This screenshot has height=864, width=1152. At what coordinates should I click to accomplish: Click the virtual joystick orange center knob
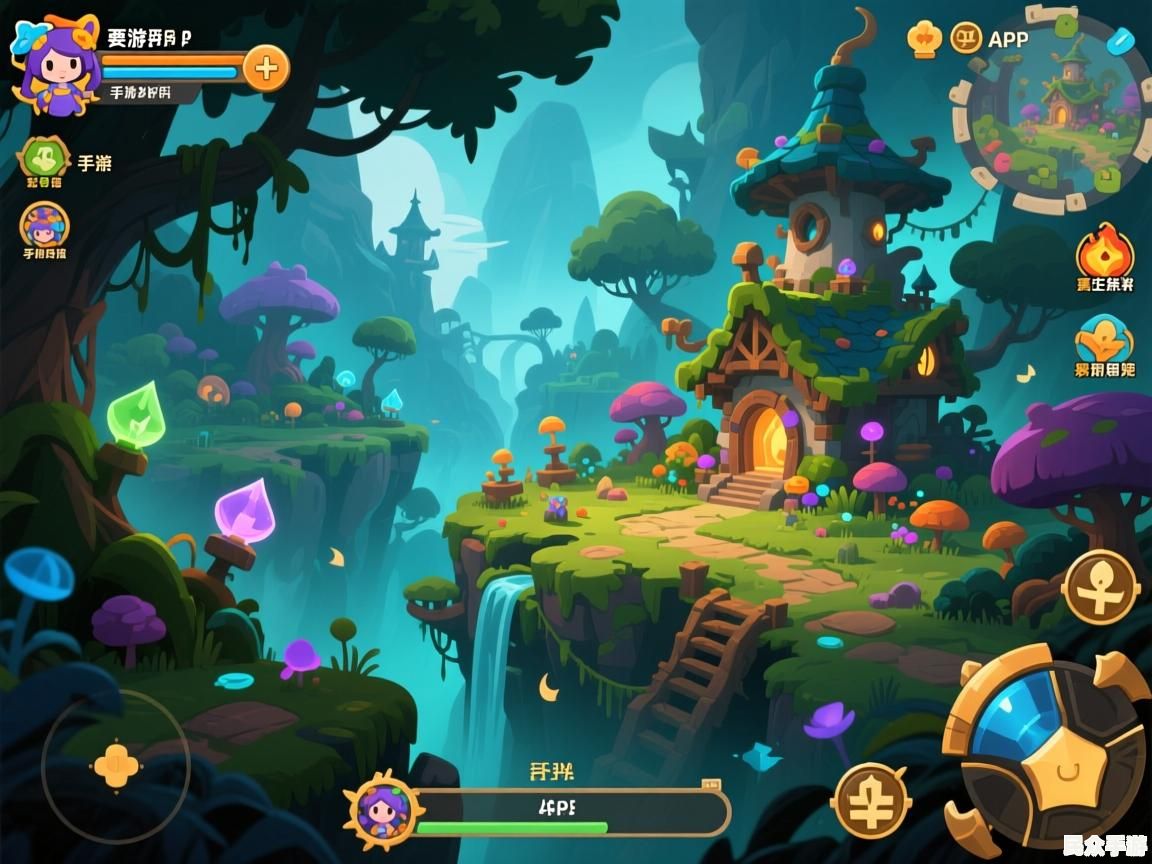[116, 766]
